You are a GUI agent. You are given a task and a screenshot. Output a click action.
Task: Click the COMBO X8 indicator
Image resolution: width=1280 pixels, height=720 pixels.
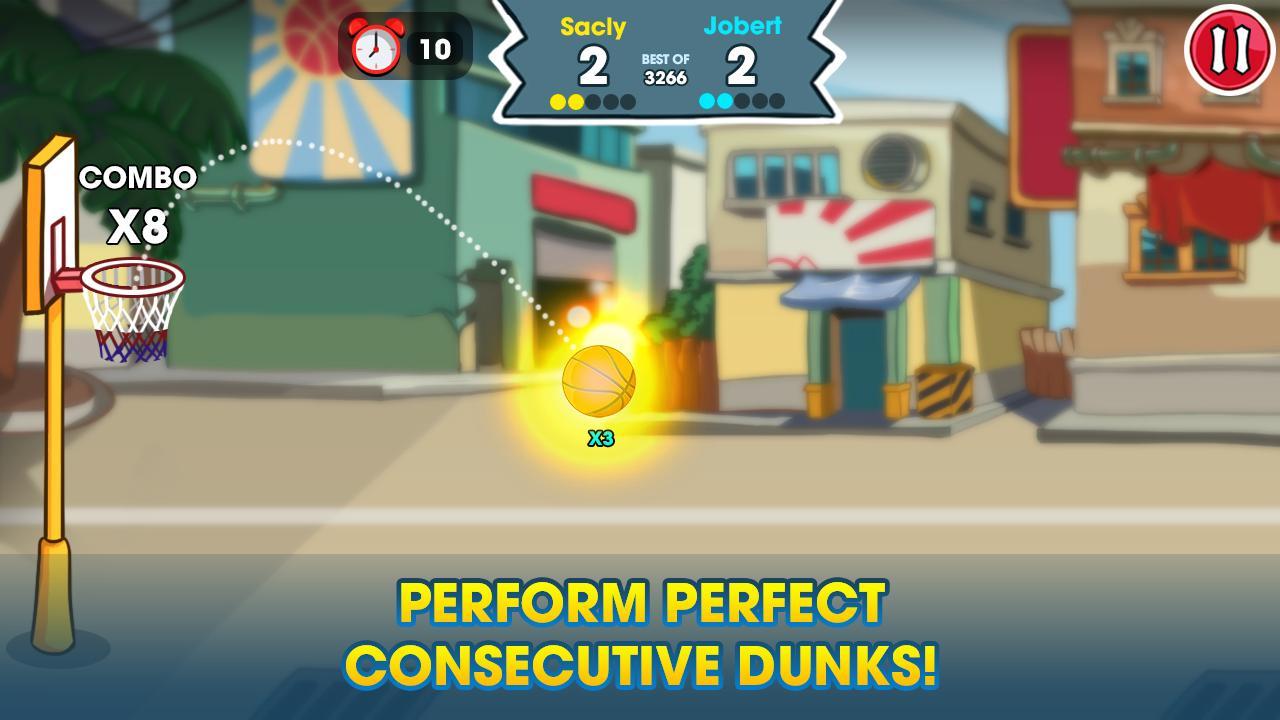click(140, 198)
